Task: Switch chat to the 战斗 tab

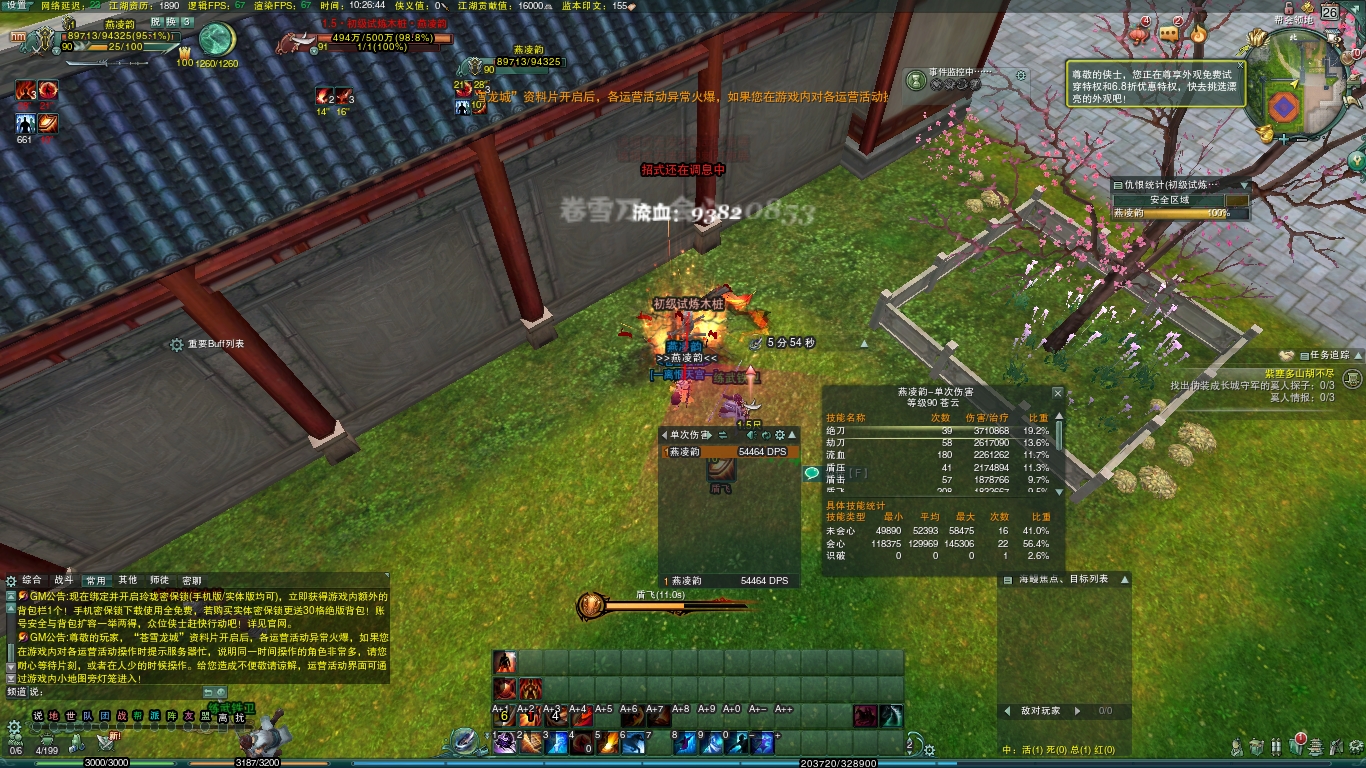Action: click(x=64, y=580)
